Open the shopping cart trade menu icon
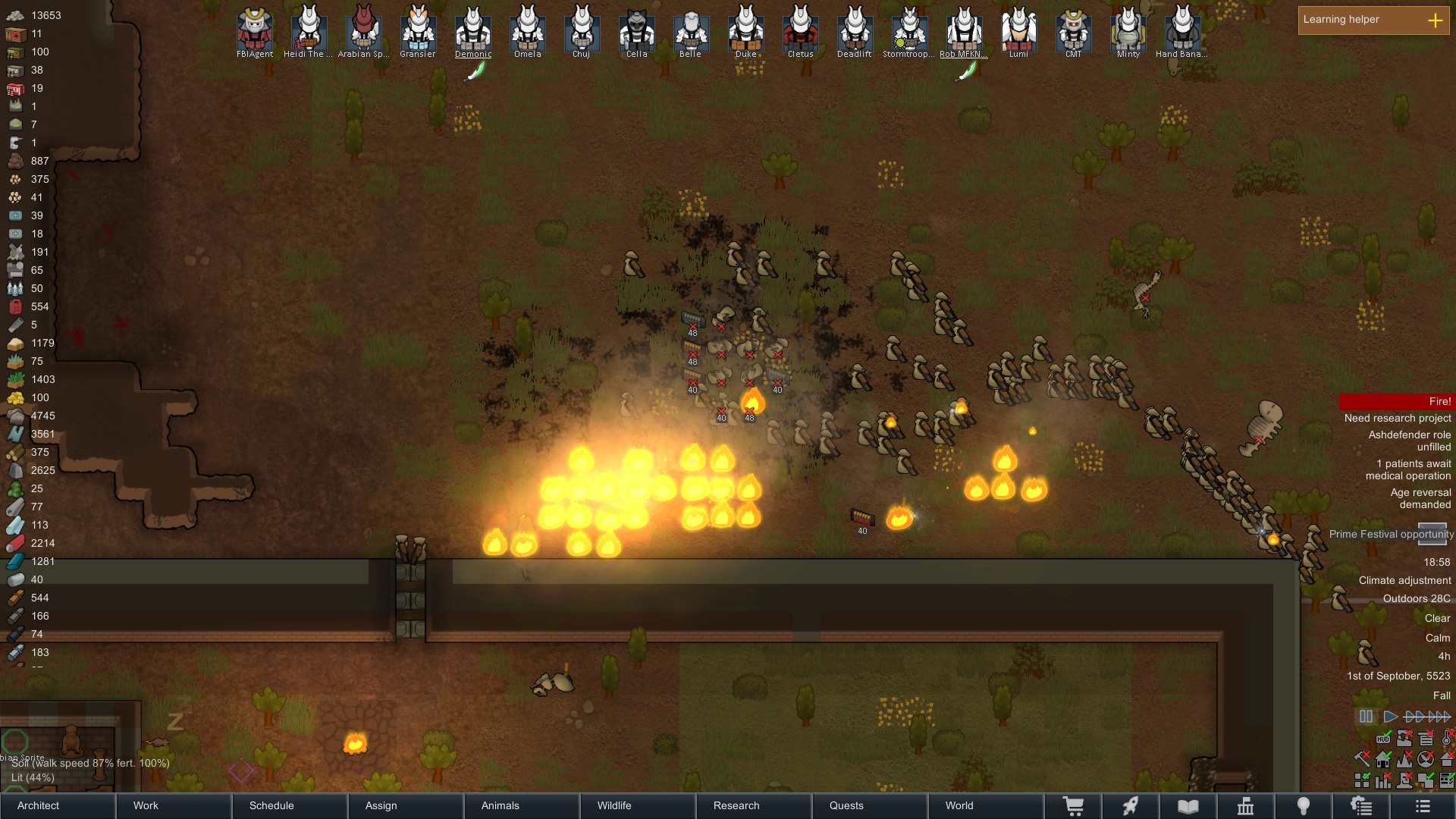 [1073, 806]
